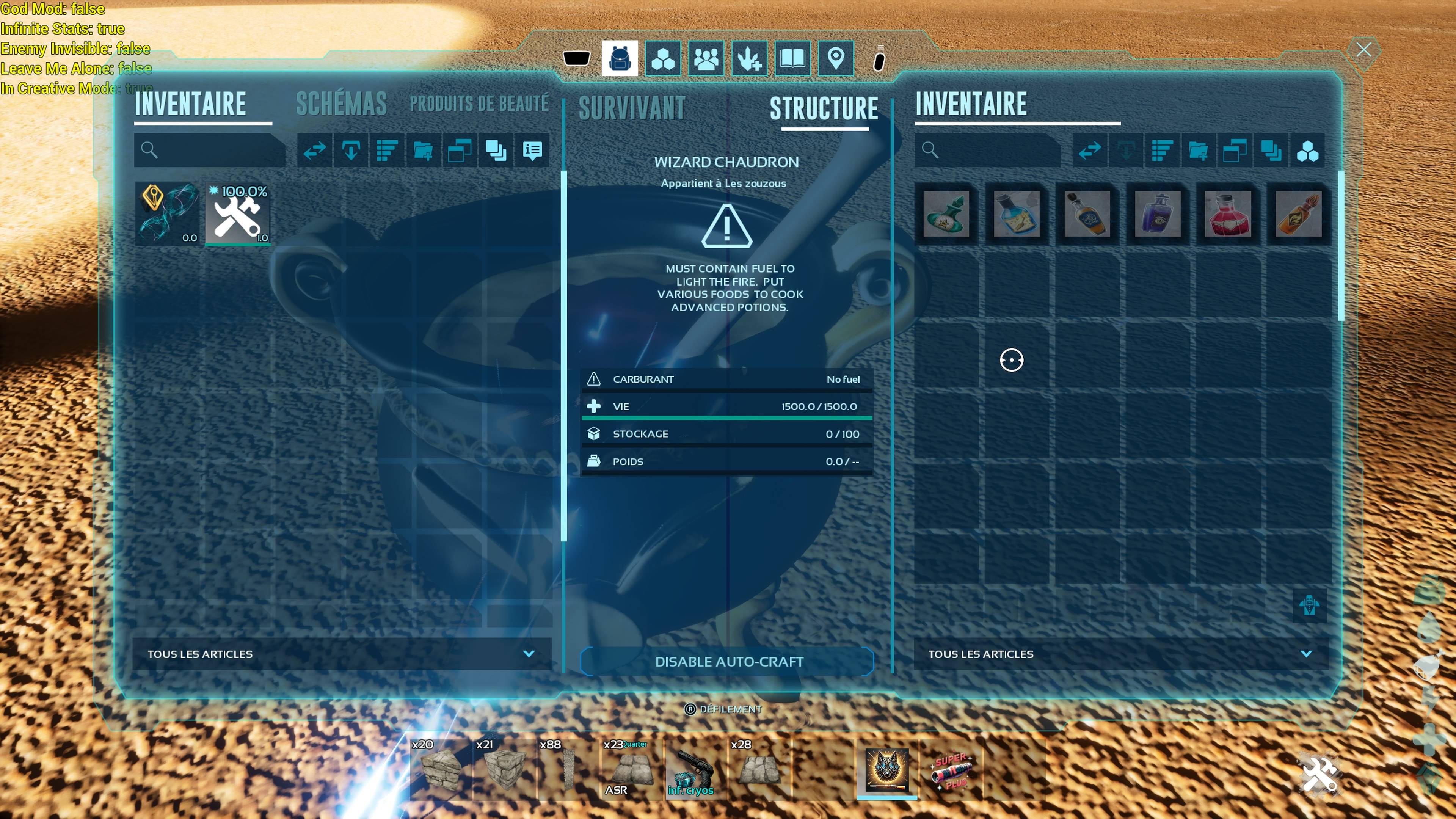
Task: Toggle the drop all items icon on left panel
Action: point(350,151)
